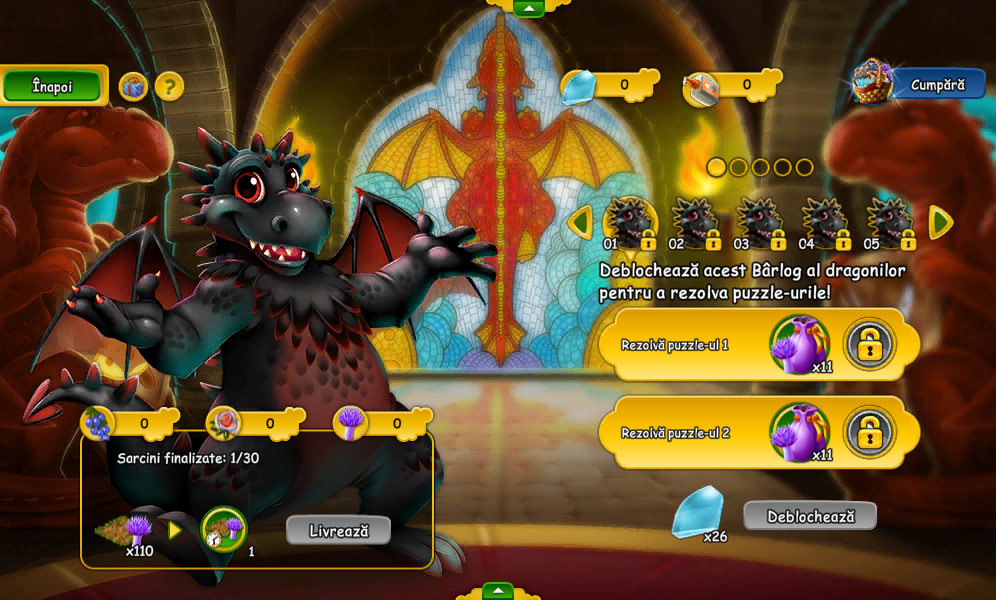Viewport: 996px width, 600px height.
Task: Click the purple flower task reward icon
Action: [x=224, y=529]
